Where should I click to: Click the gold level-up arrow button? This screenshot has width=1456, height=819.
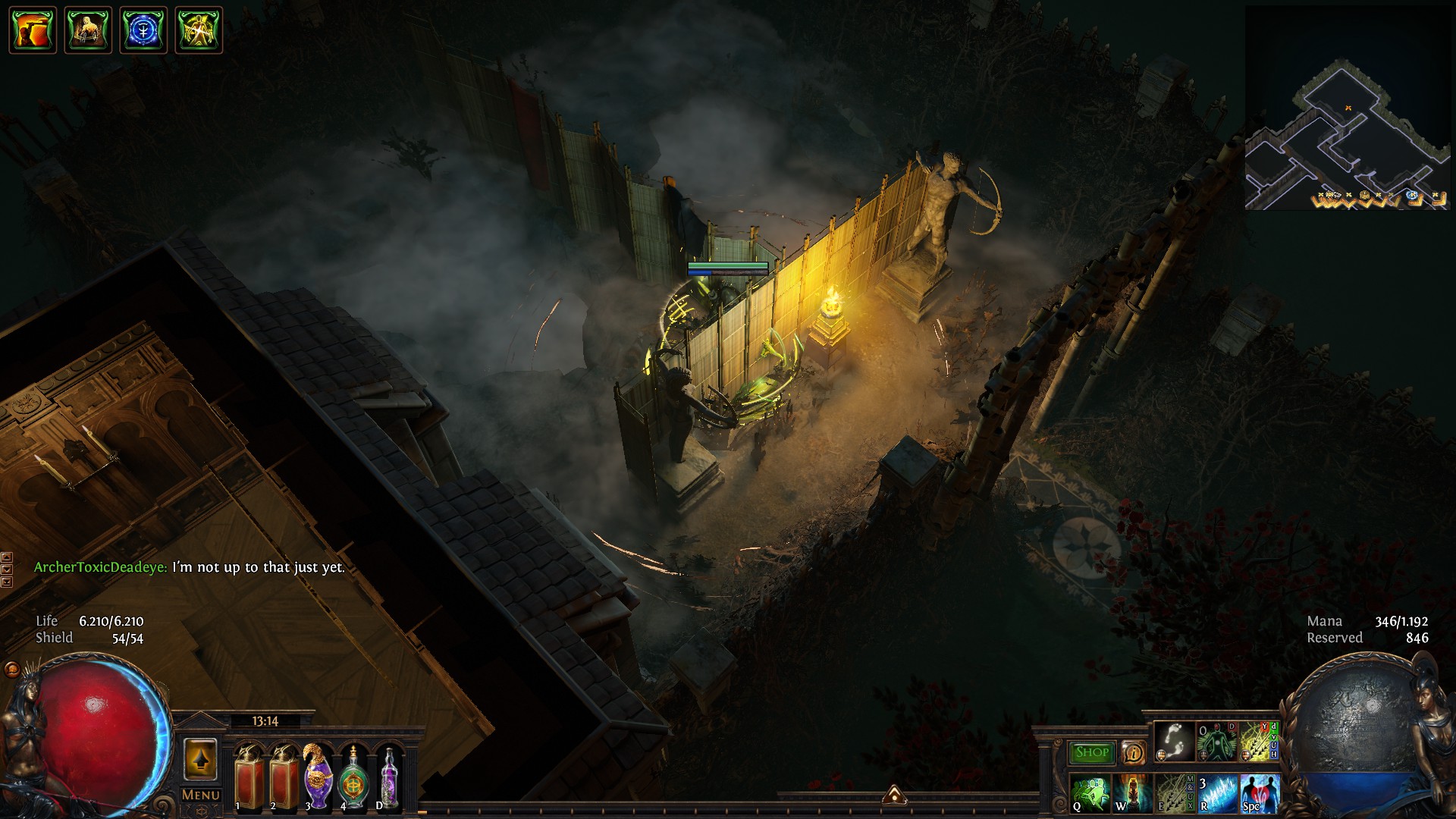pos(199,759)
